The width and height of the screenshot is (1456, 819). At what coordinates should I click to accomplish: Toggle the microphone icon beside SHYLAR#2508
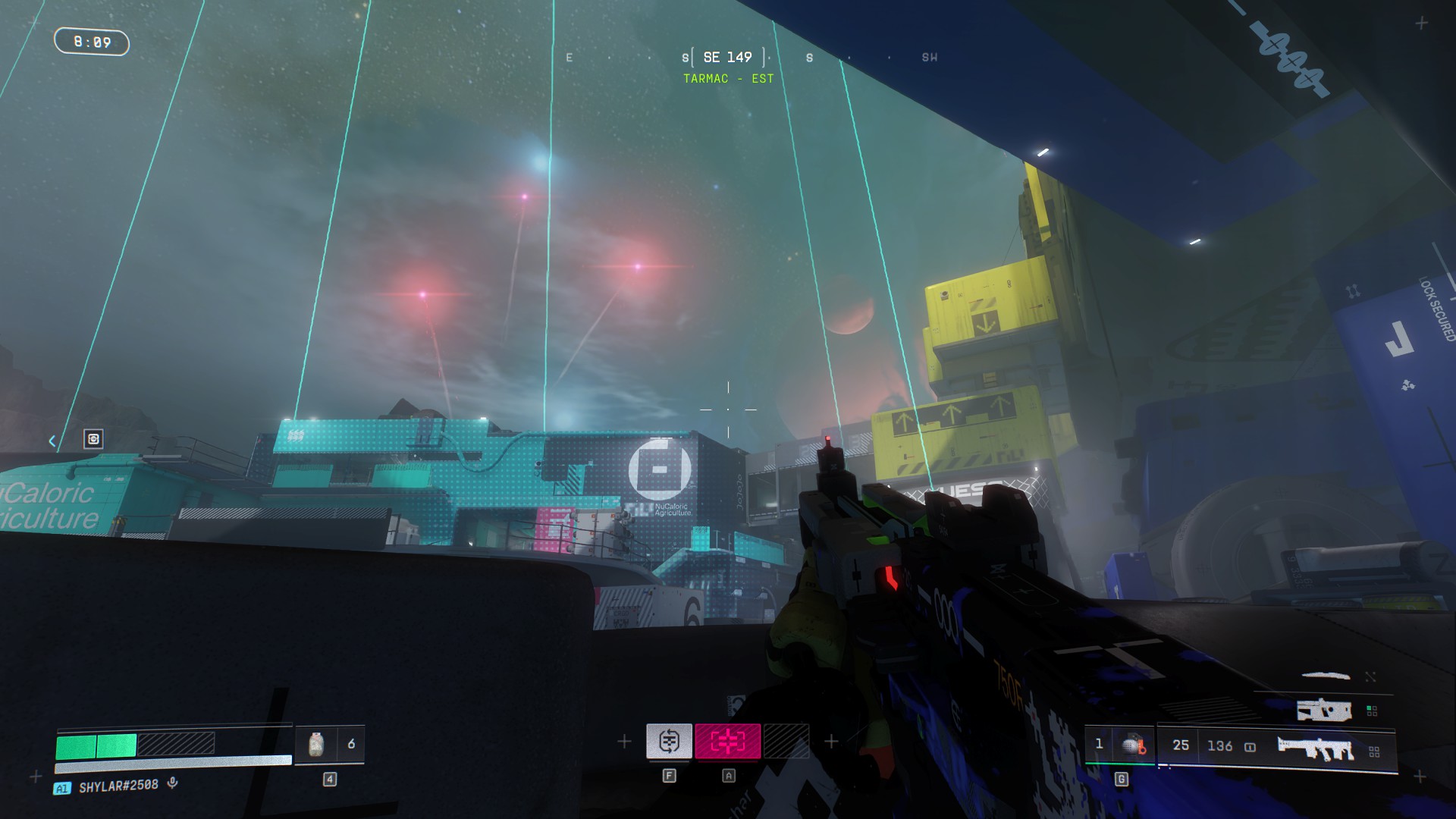[x=173, y=783]
